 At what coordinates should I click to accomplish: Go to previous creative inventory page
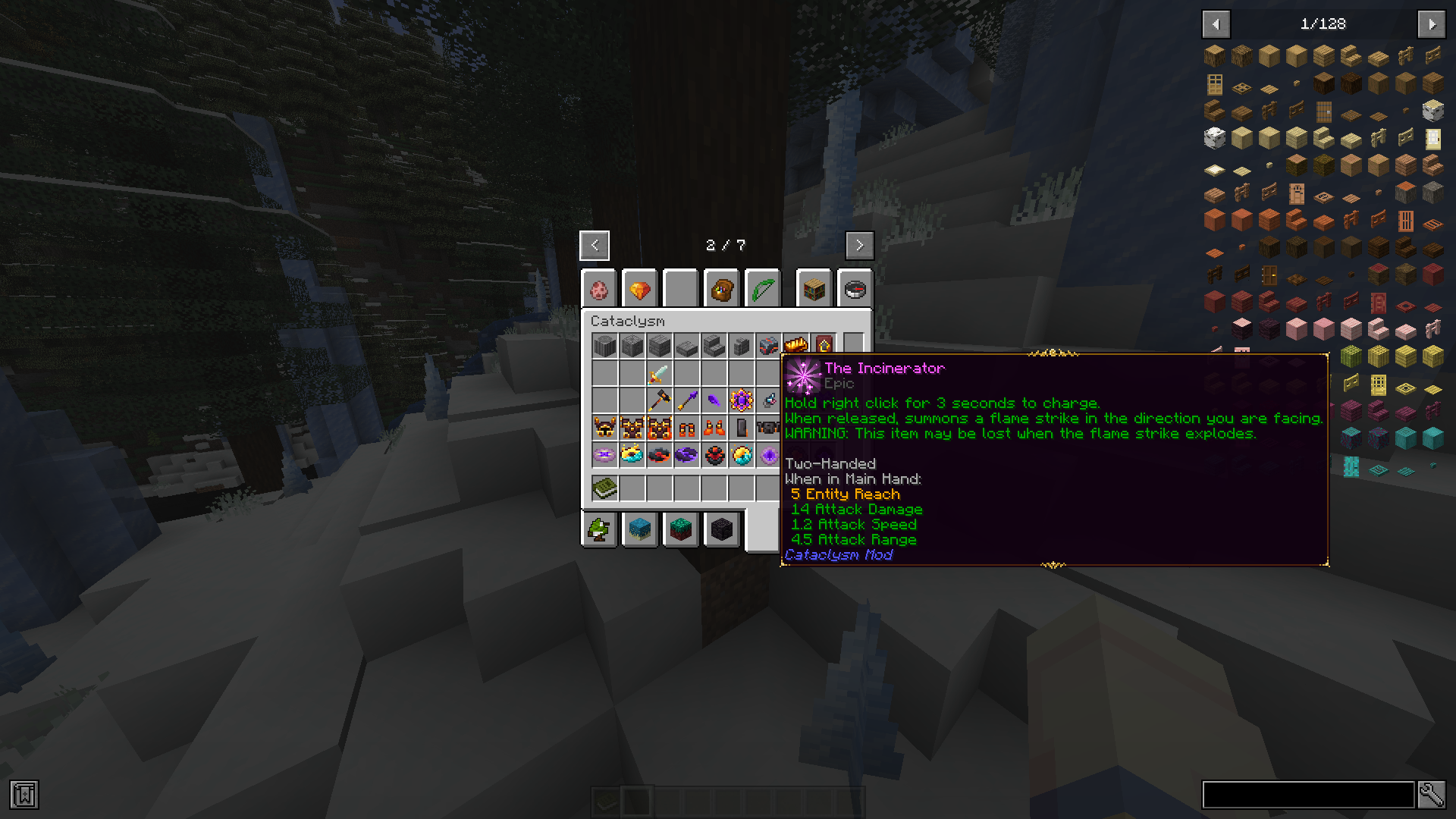pyautogui.click(x=594, y=245)
